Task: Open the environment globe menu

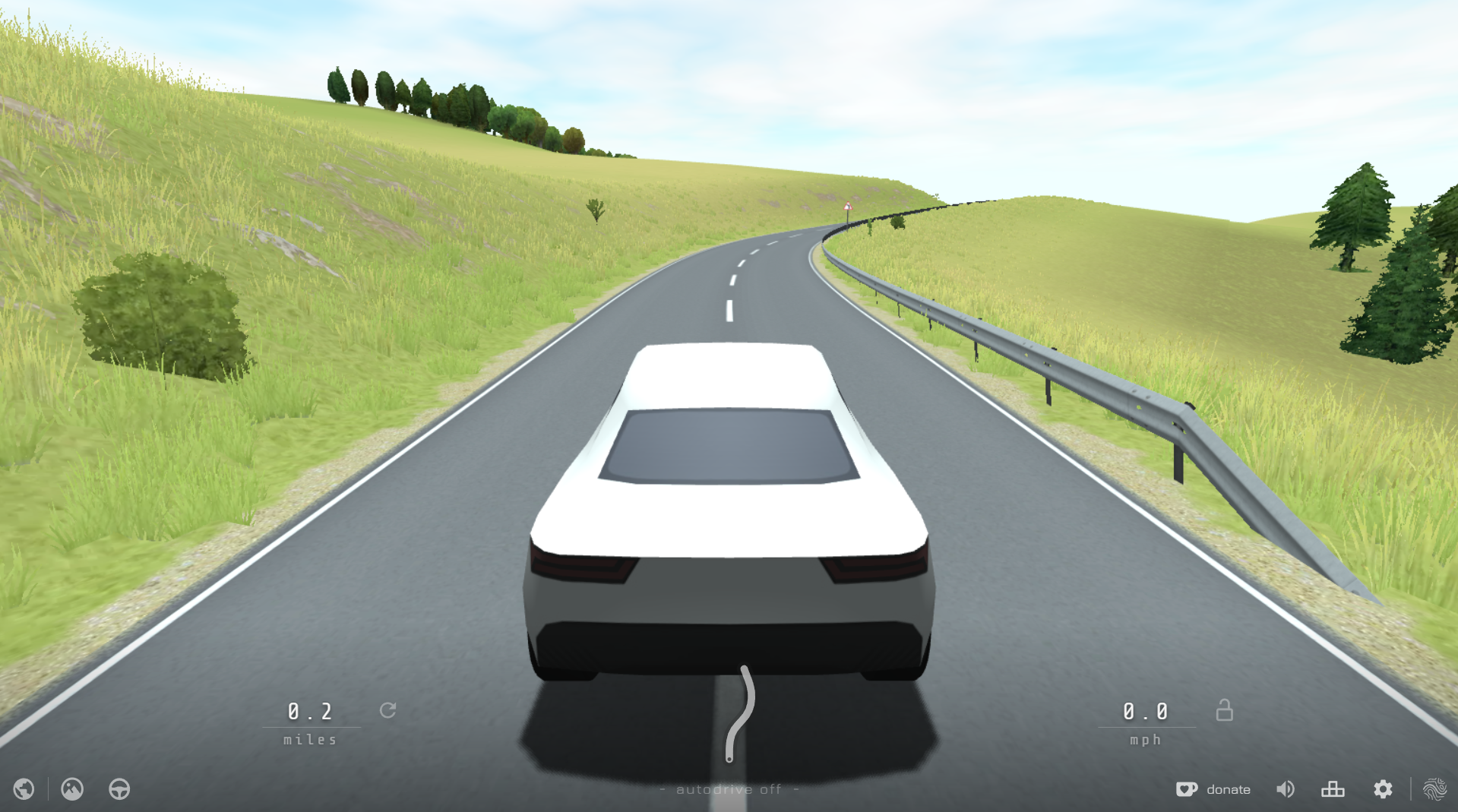Action: point(25,789)
